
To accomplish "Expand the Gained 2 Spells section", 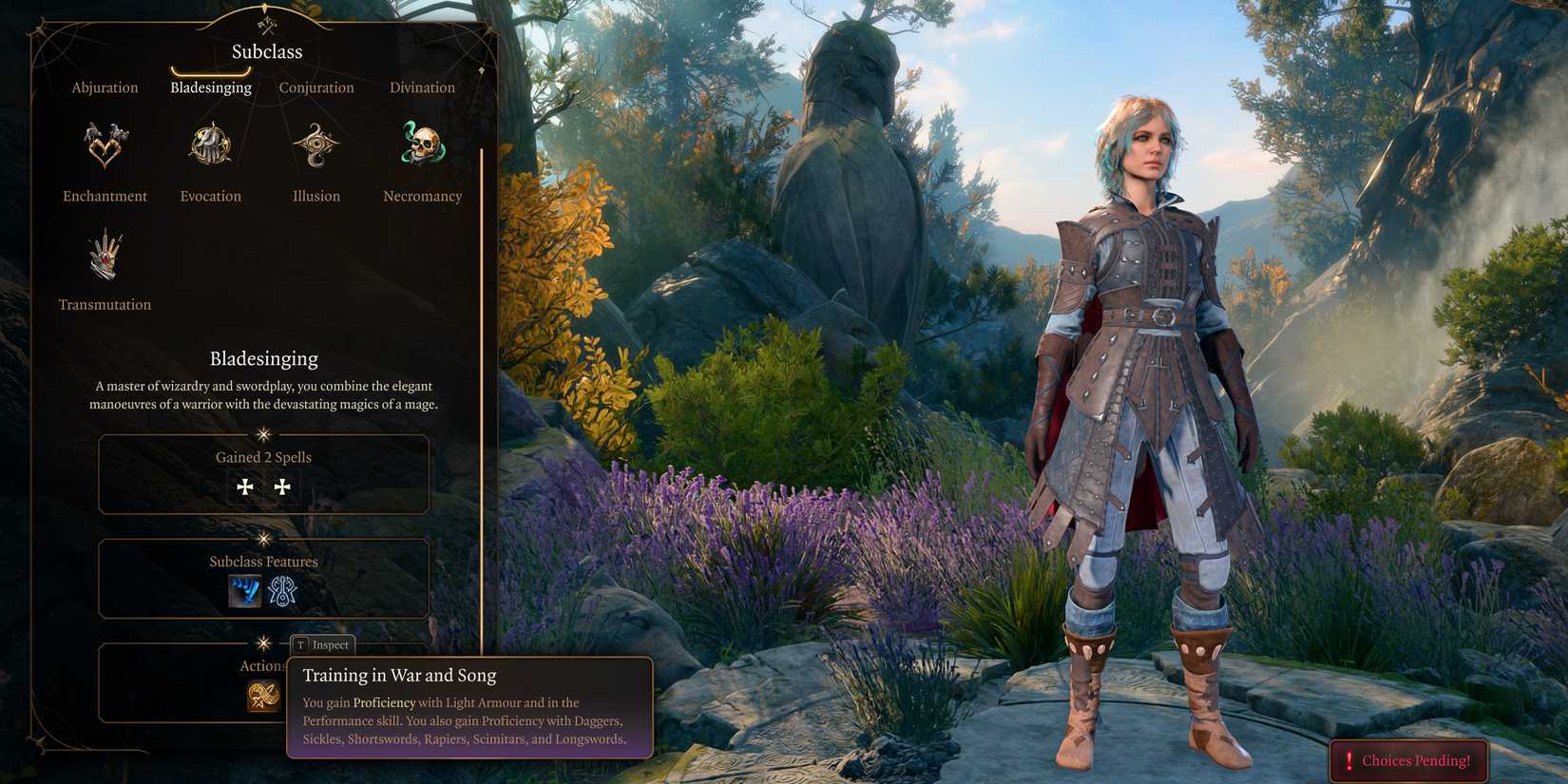I will pos(263,457).
